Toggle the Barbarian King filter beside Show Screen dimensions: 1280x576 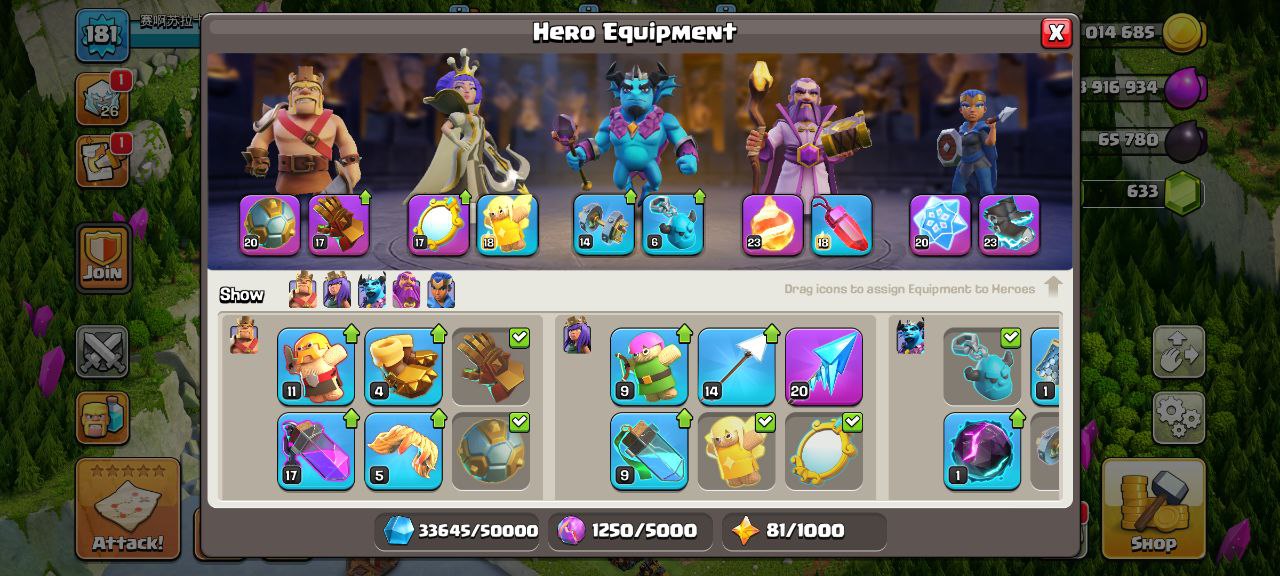click(303, 291)
